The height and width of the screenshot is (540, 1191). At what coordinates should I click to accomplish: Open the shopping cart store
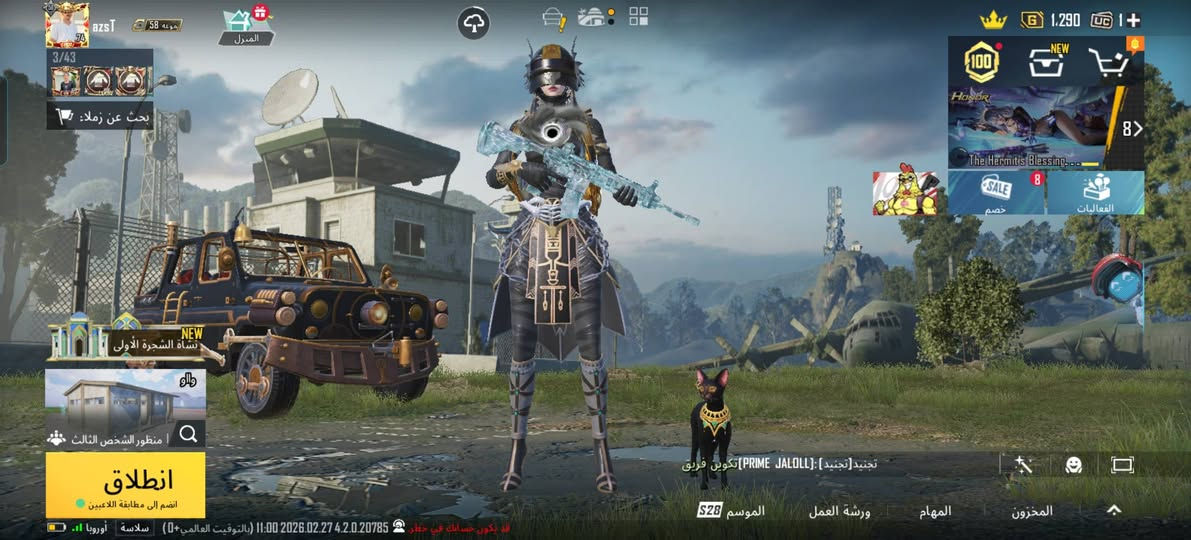click(1110, 63)
